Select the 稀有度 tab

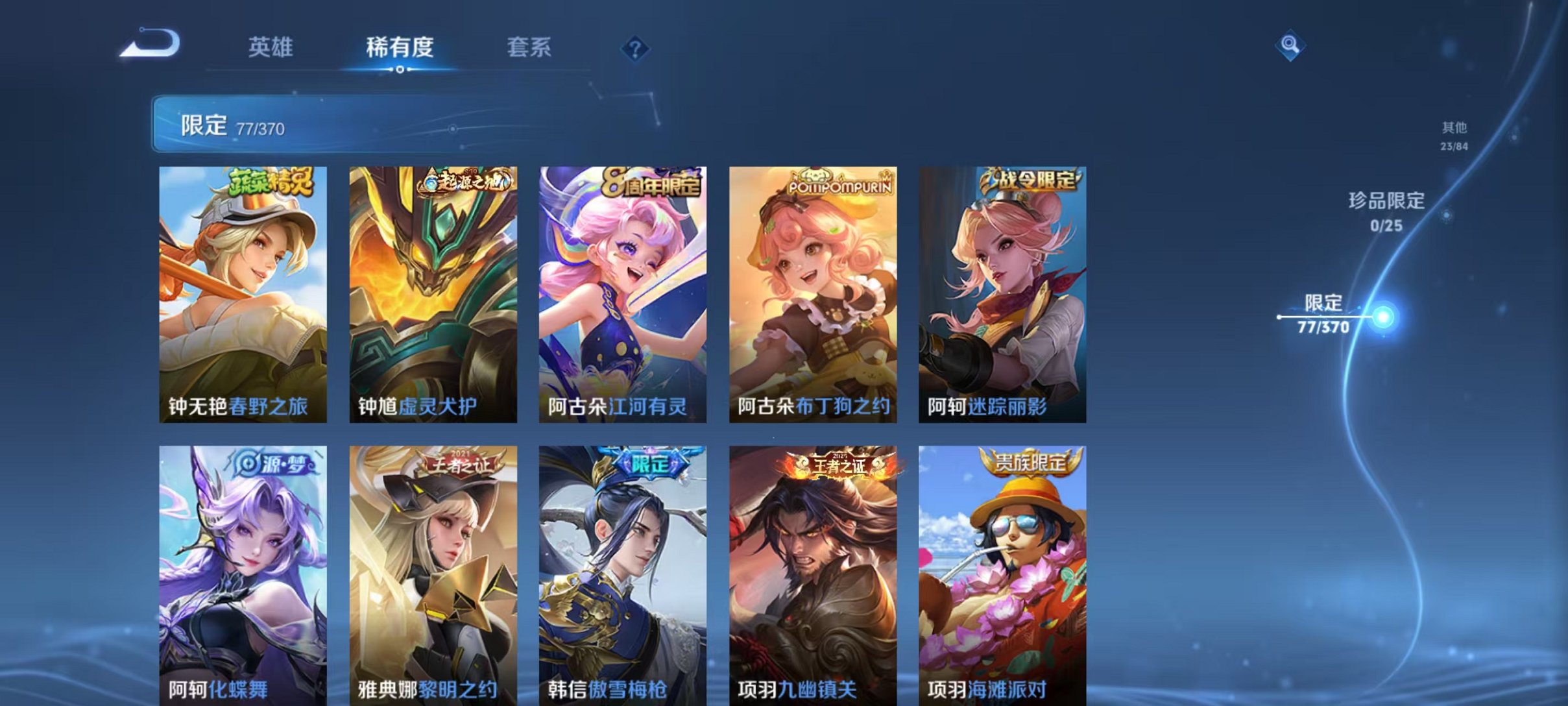point(400,47)
